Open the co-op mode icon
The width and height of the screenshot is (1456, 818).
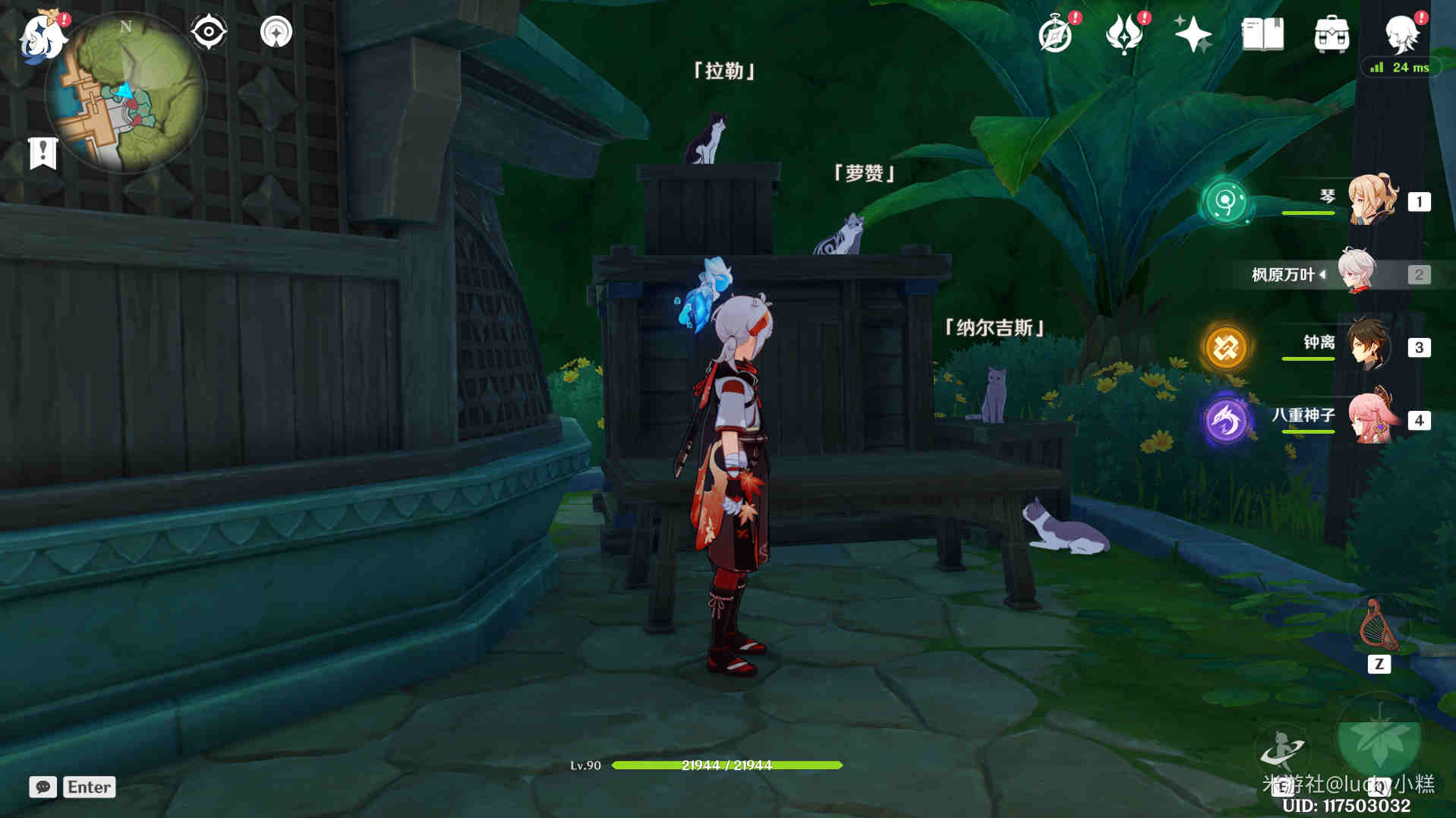(x=276, y=33)
